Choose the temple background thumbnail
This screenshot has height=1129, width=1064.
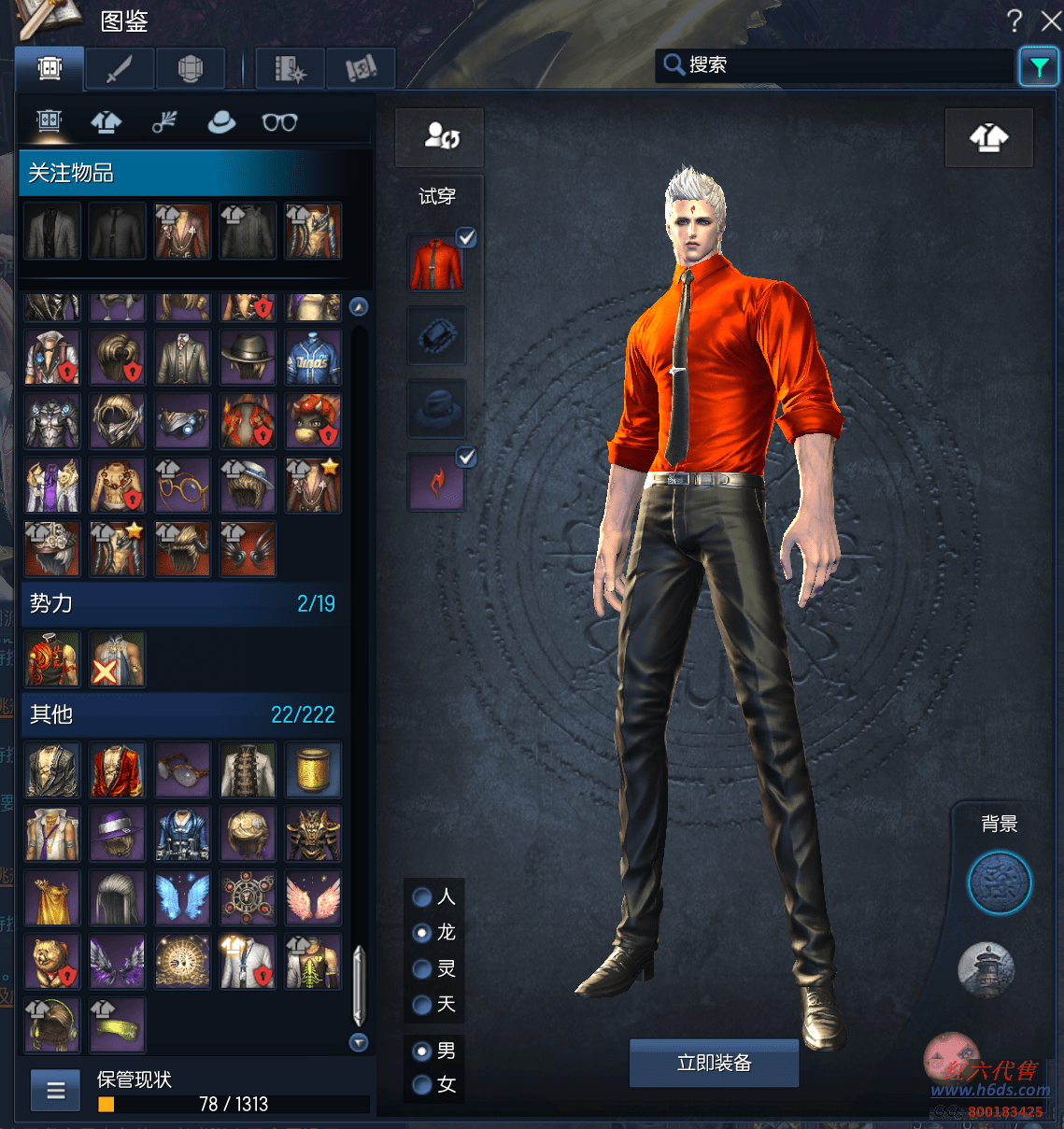(x=986, y=967)
